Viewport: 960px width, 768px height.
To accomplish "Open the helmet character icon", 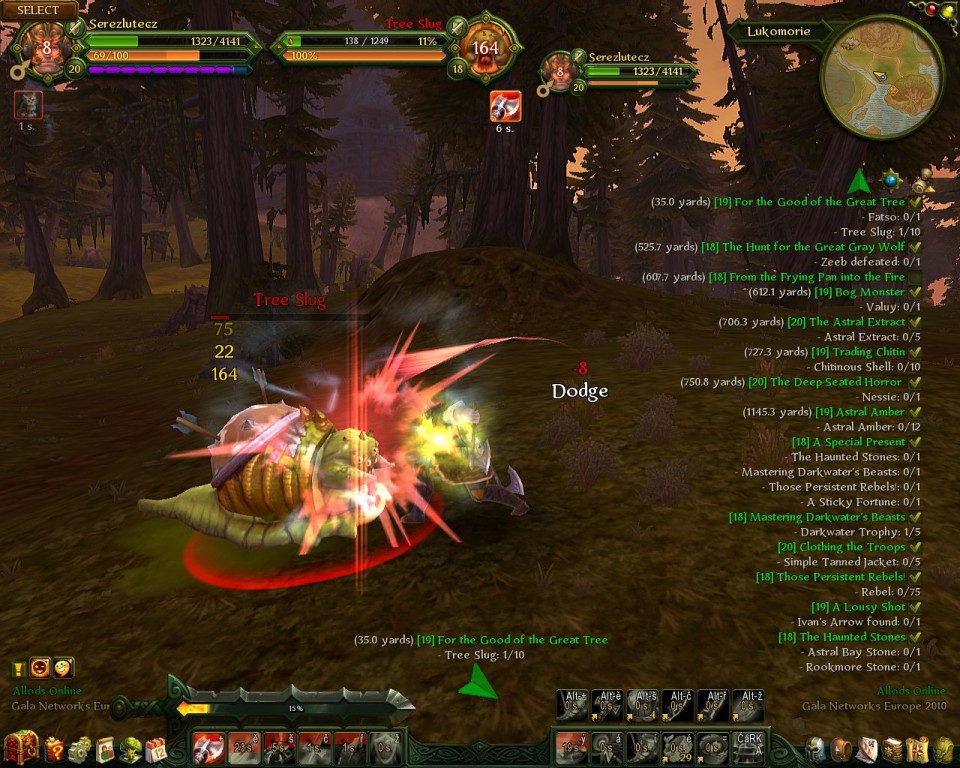I will 815,749.
